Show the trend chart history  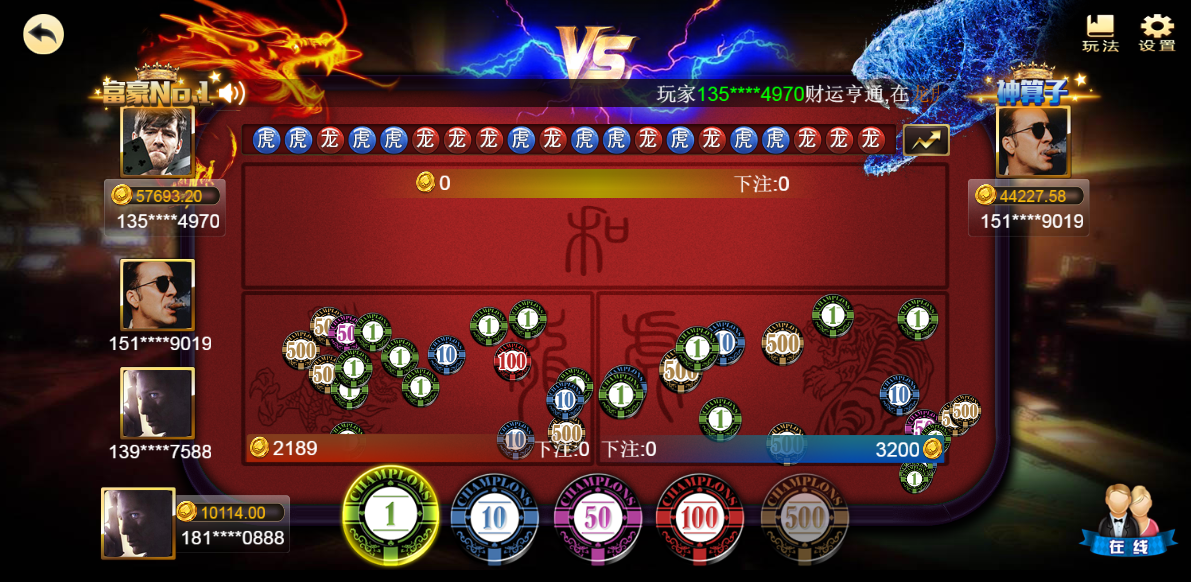coord(926,140)
